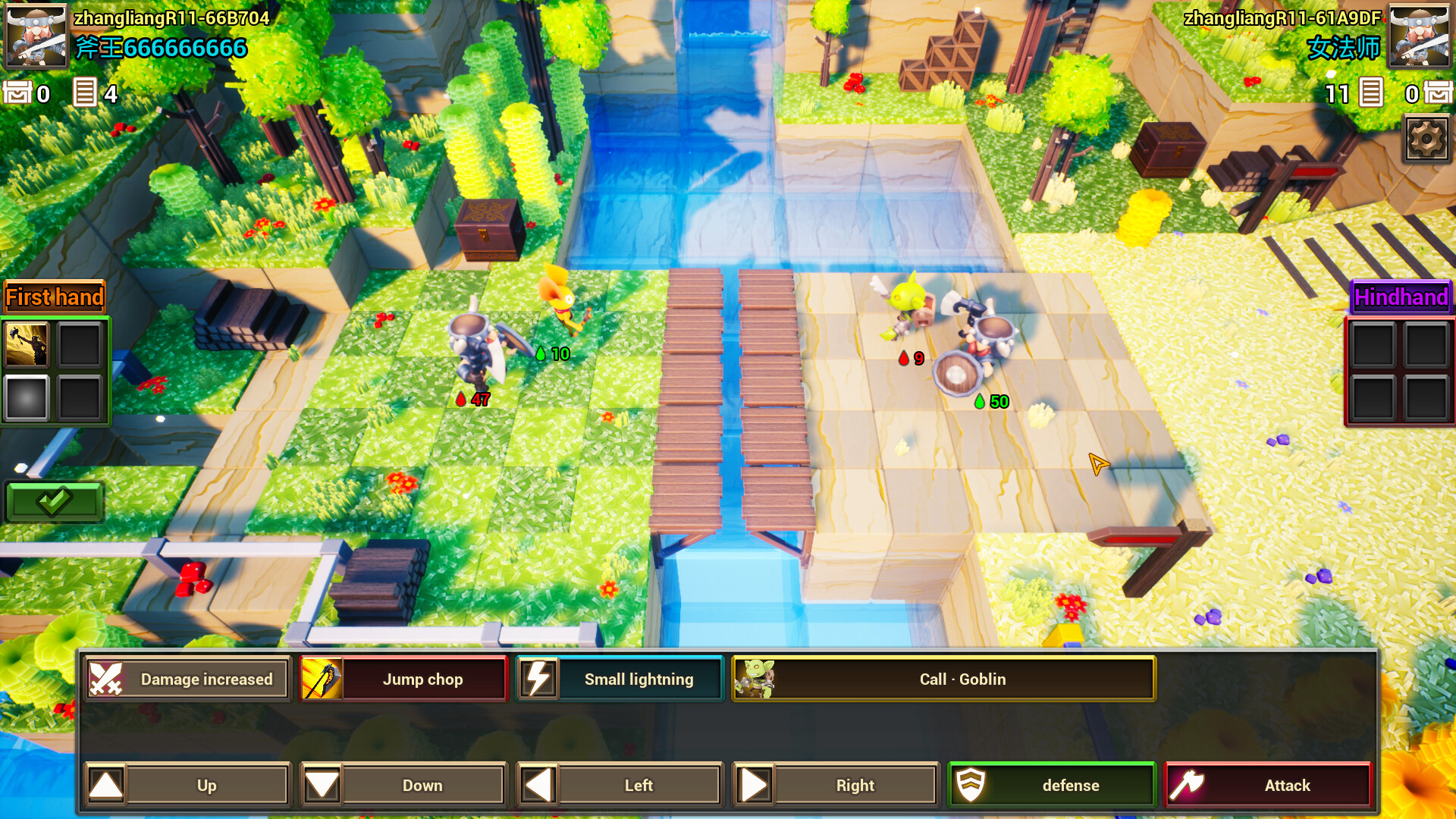
Task: Click the scroll counter icon showing 4
Action: coord(85,93)
